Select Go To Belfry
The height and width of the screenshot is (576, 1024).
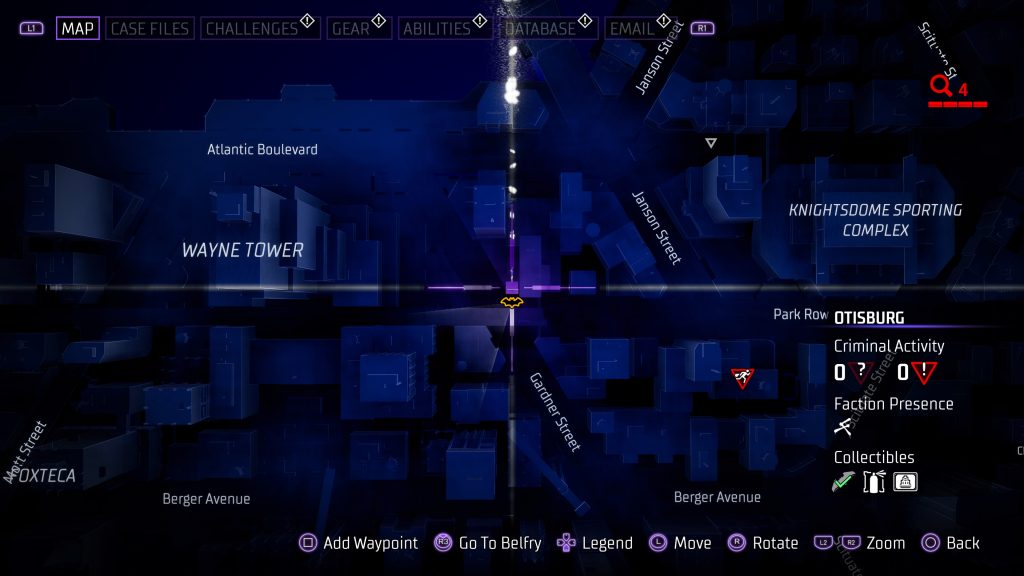click(488, 543)
